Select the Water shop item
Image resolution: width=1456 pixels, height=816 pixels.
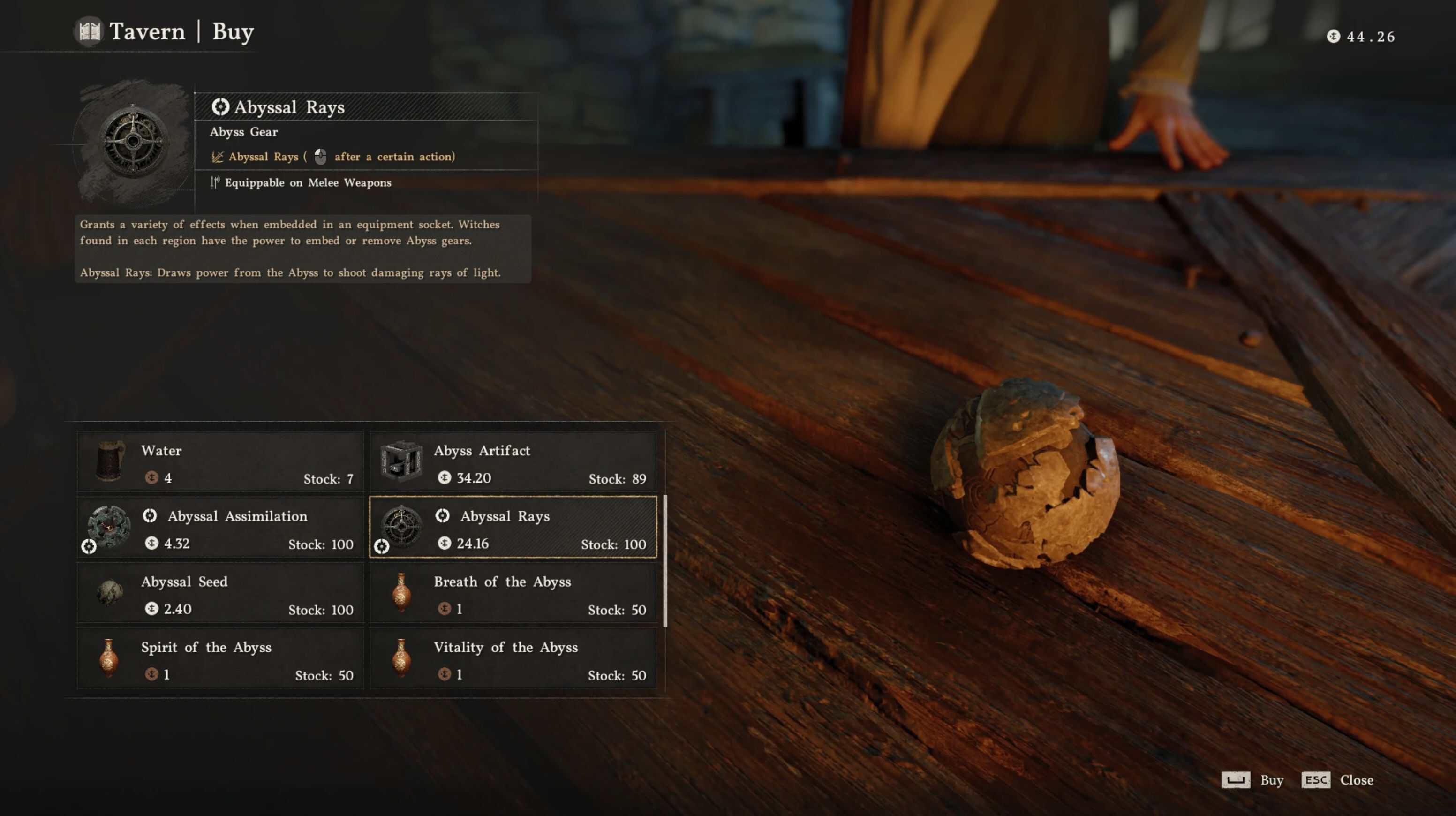click(x=220, y=462)
